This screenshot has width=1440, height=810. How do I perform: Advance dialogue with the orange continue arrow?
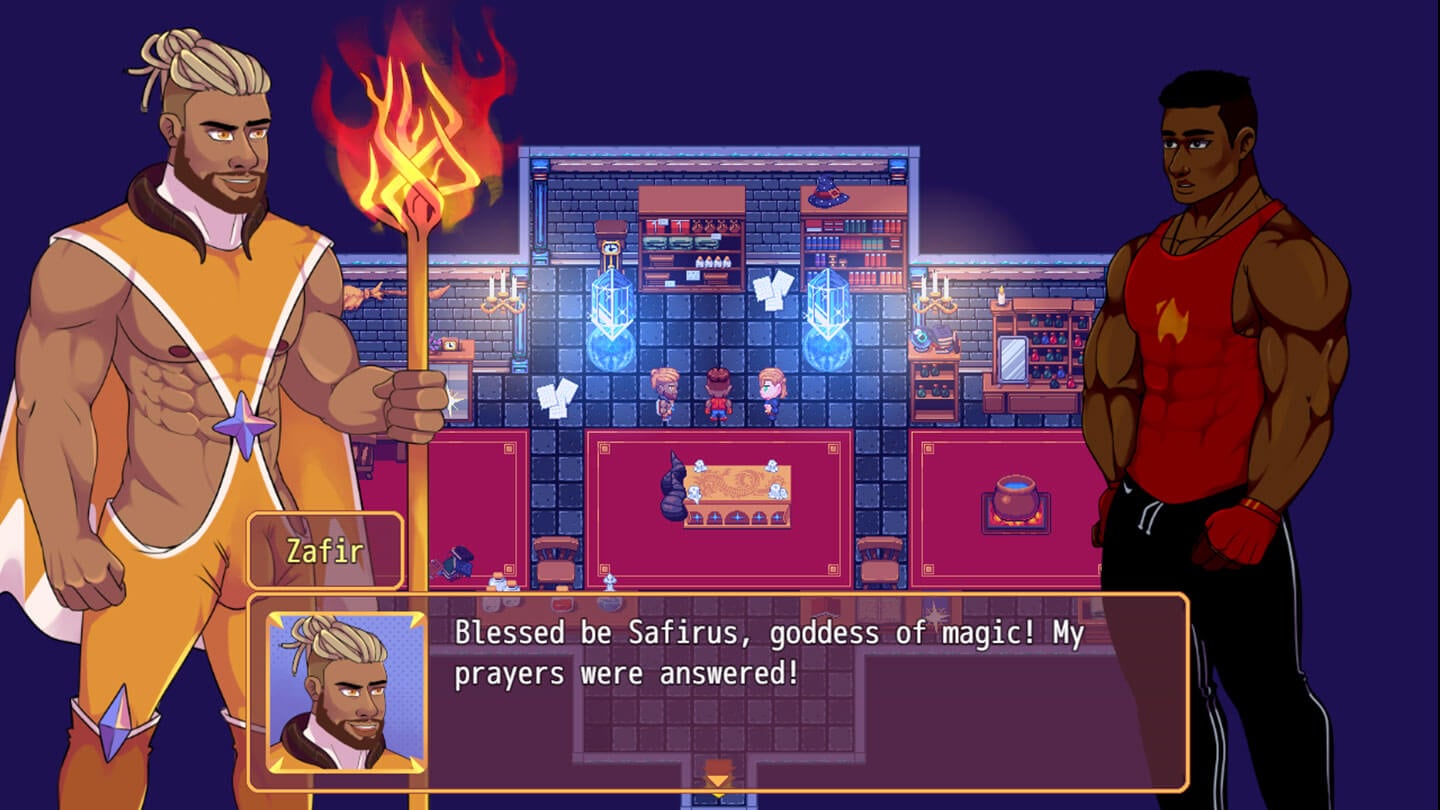[717, 778]
